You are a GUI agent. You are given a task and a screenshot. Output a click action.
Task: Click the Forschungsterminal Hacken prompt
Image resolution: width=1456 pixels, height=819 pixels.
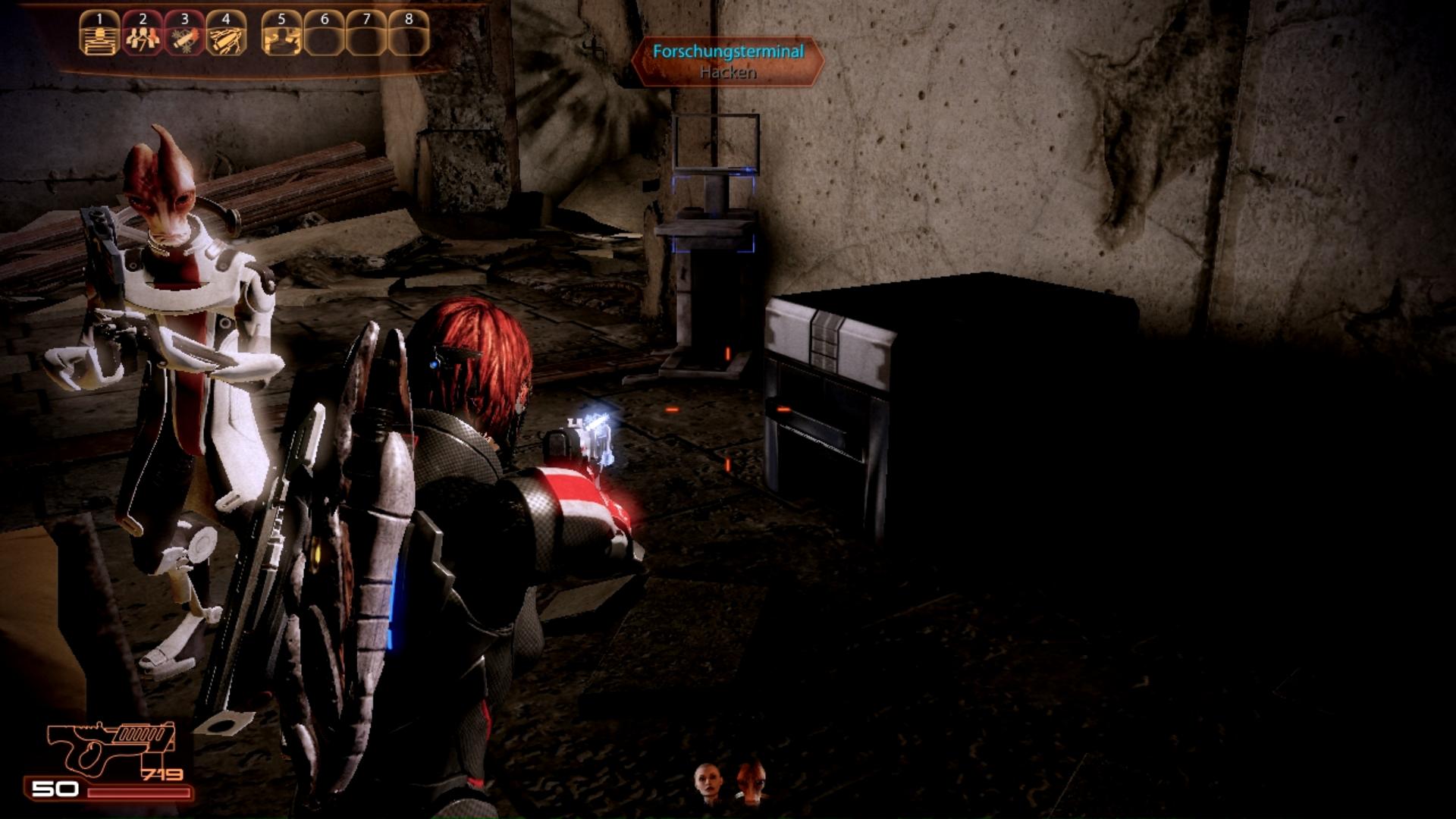tap(728, 61)
